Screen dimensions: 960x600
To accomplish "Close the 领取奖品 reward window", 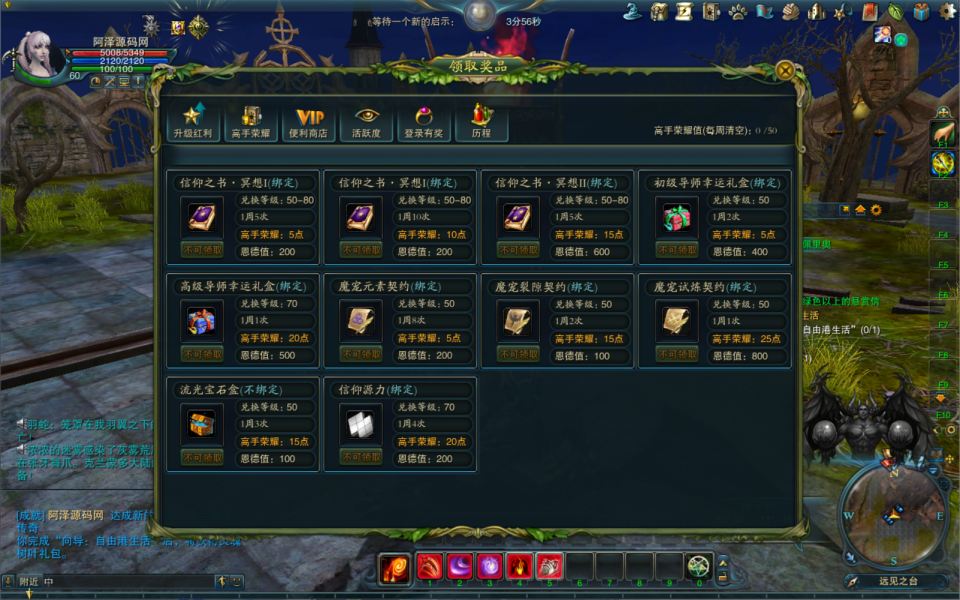I will 785,71.
